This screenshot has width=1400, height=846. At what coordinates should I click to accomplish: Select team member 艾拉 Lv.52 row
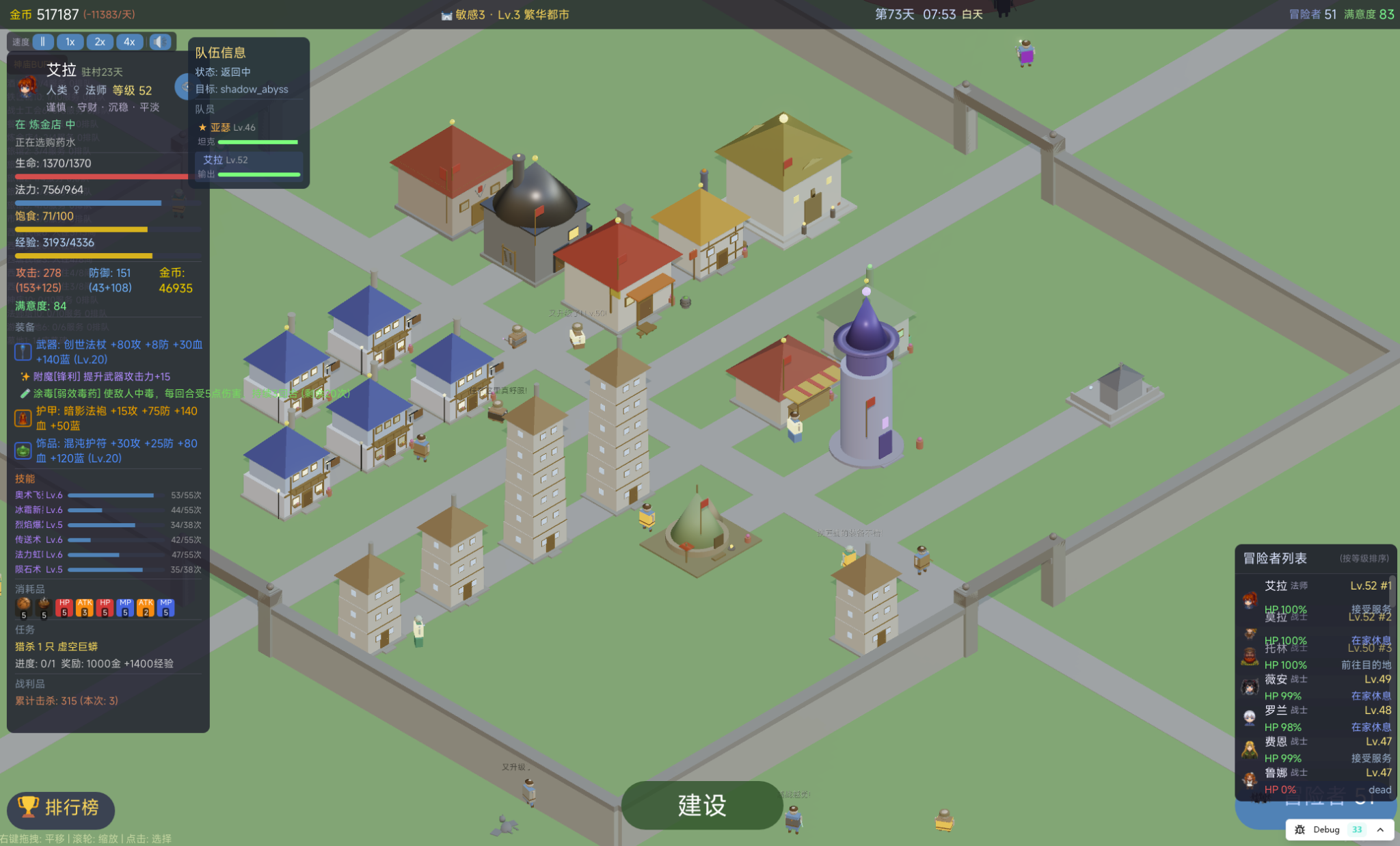(247, 166)
